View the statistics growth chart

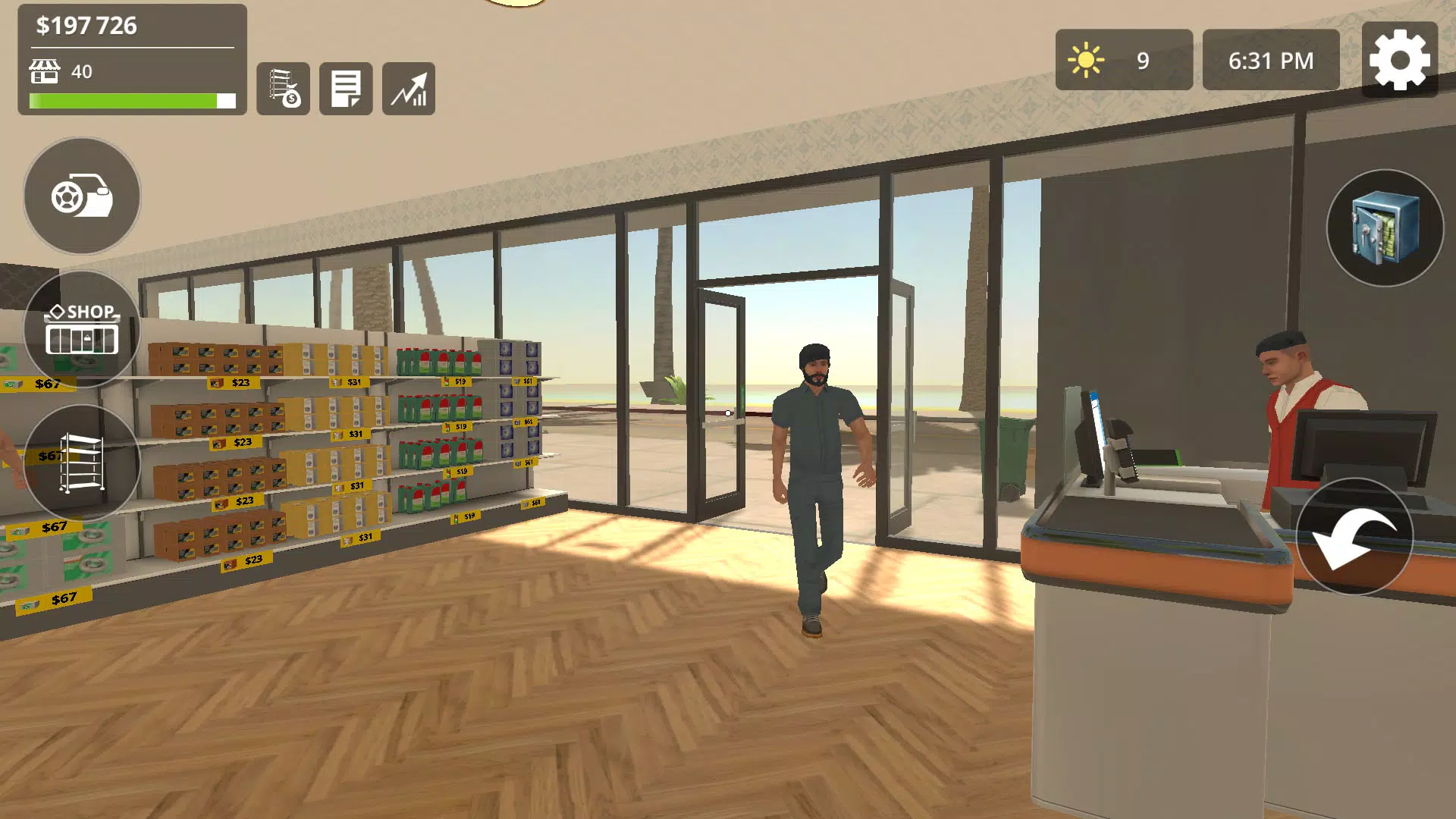coord(409,89)
